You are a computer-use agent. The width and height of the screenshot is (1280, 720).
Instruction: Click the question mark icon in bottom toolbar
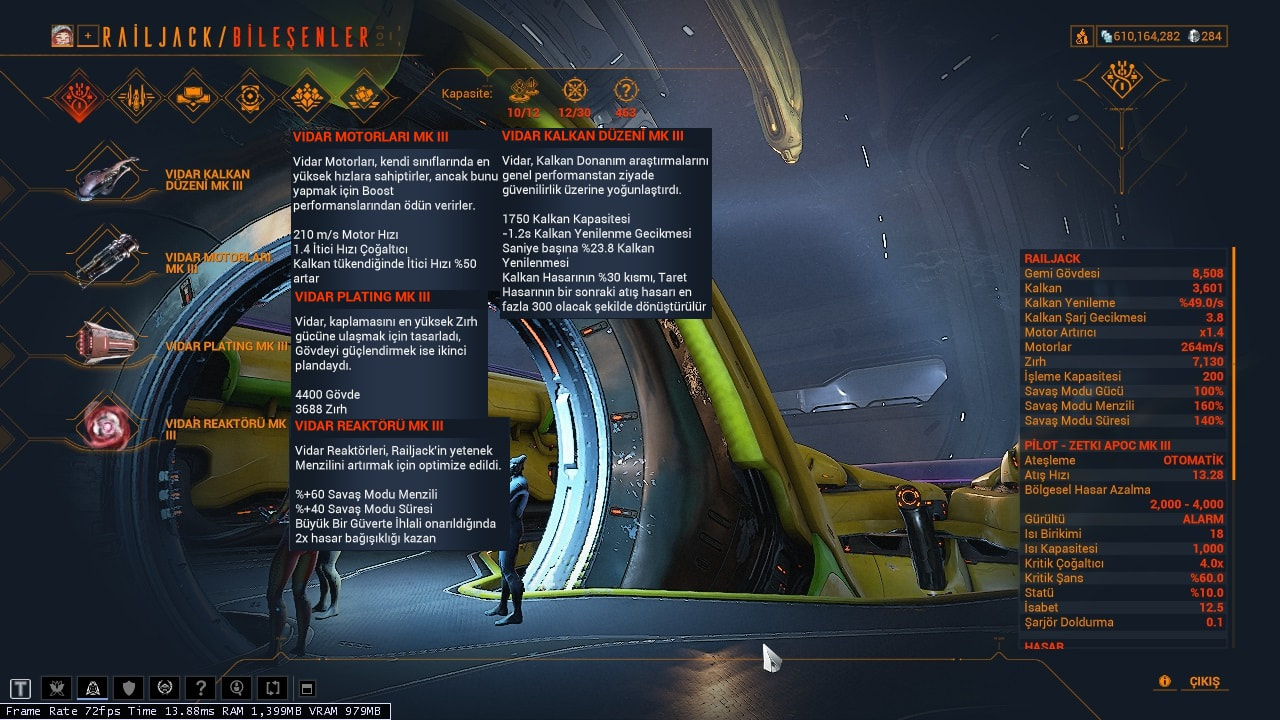tap(201, 688)
